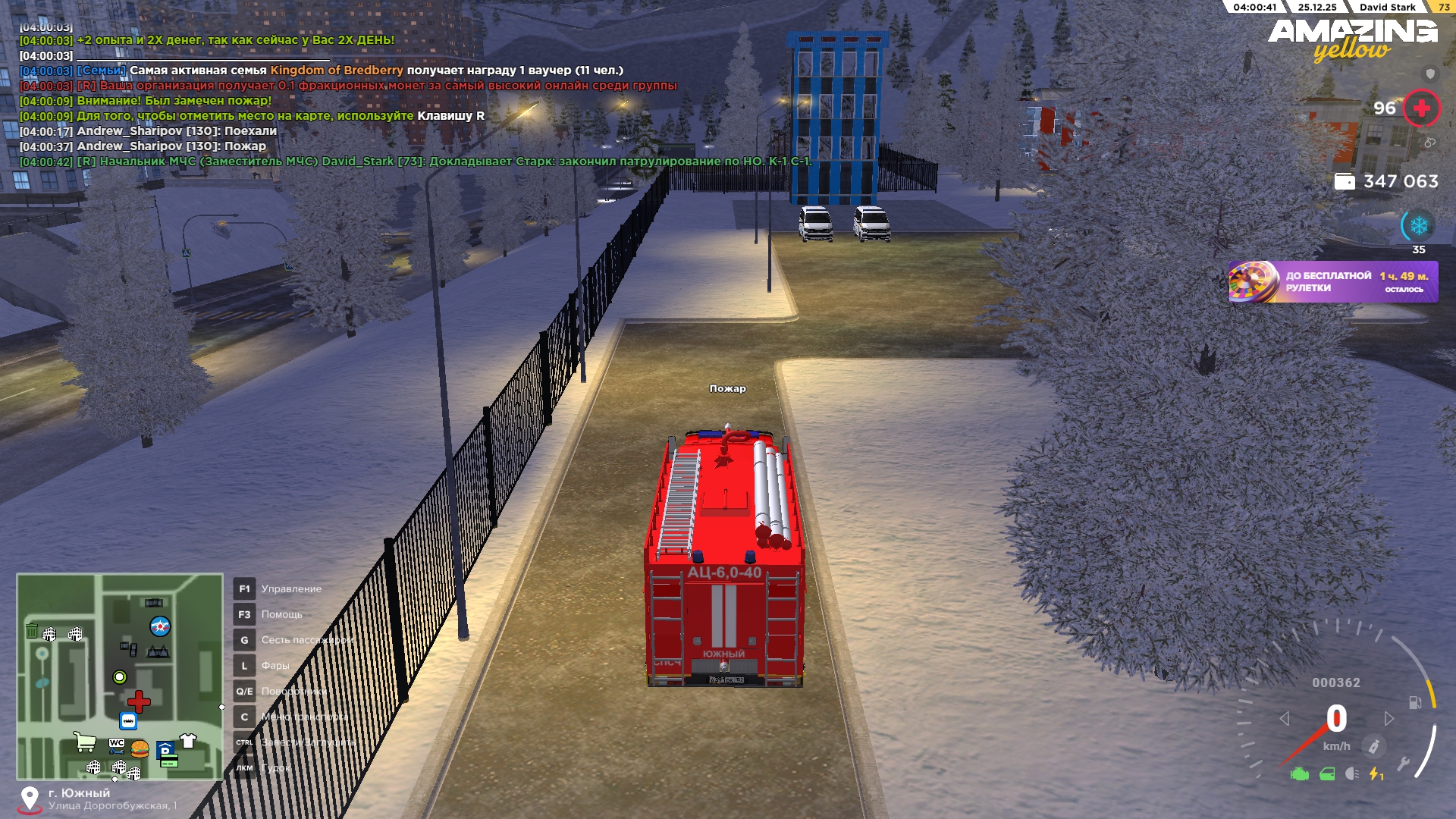Click the blue bus stop marker

point(128,721)
